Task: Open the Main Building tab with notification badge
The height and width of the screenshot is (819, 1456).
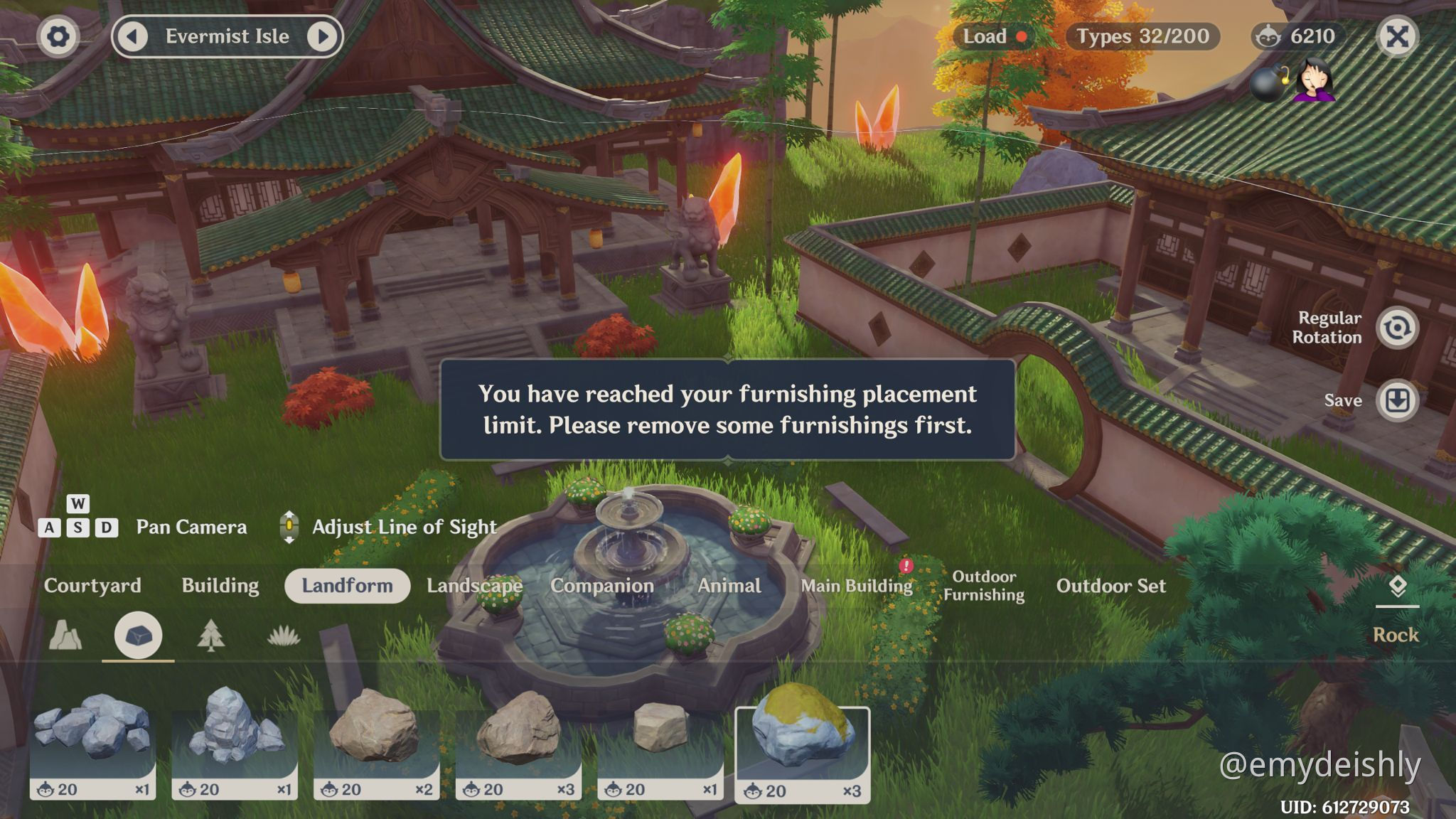Action: [x=857, y=586]
